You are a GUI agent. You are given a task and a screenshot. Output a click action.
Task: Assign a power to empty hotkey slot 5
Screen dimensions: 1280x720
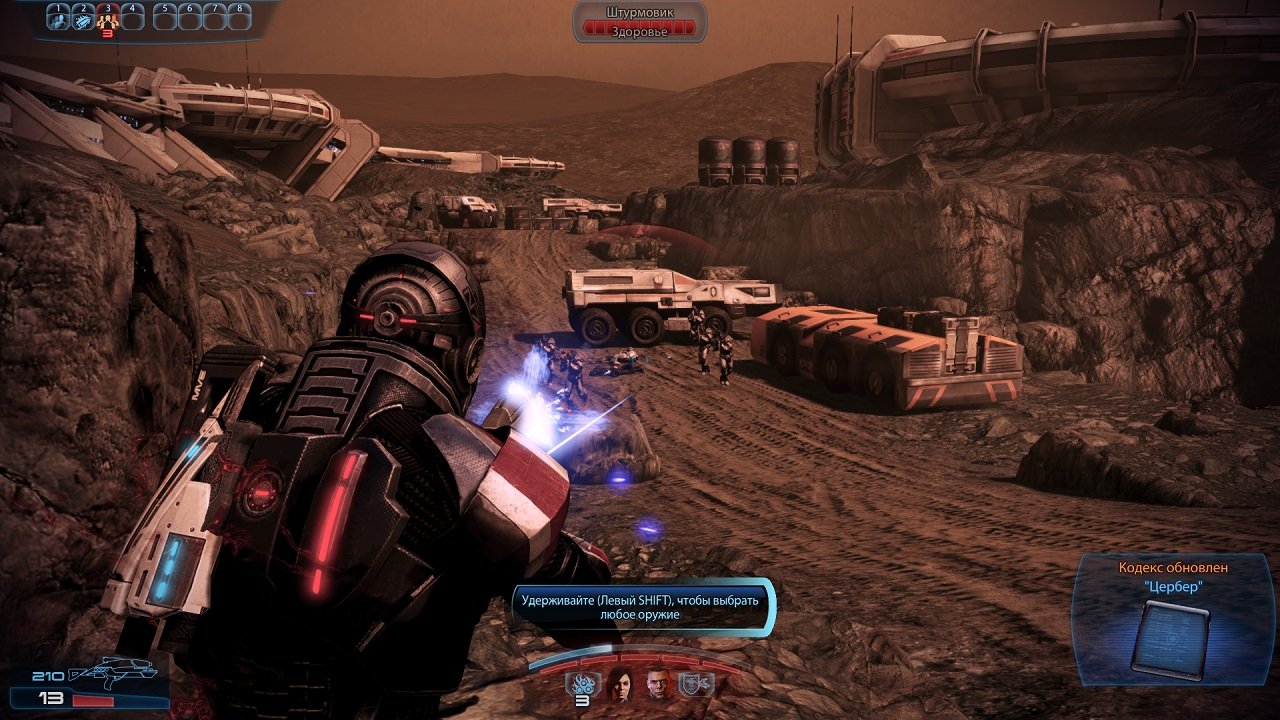[x=166, y=18]
